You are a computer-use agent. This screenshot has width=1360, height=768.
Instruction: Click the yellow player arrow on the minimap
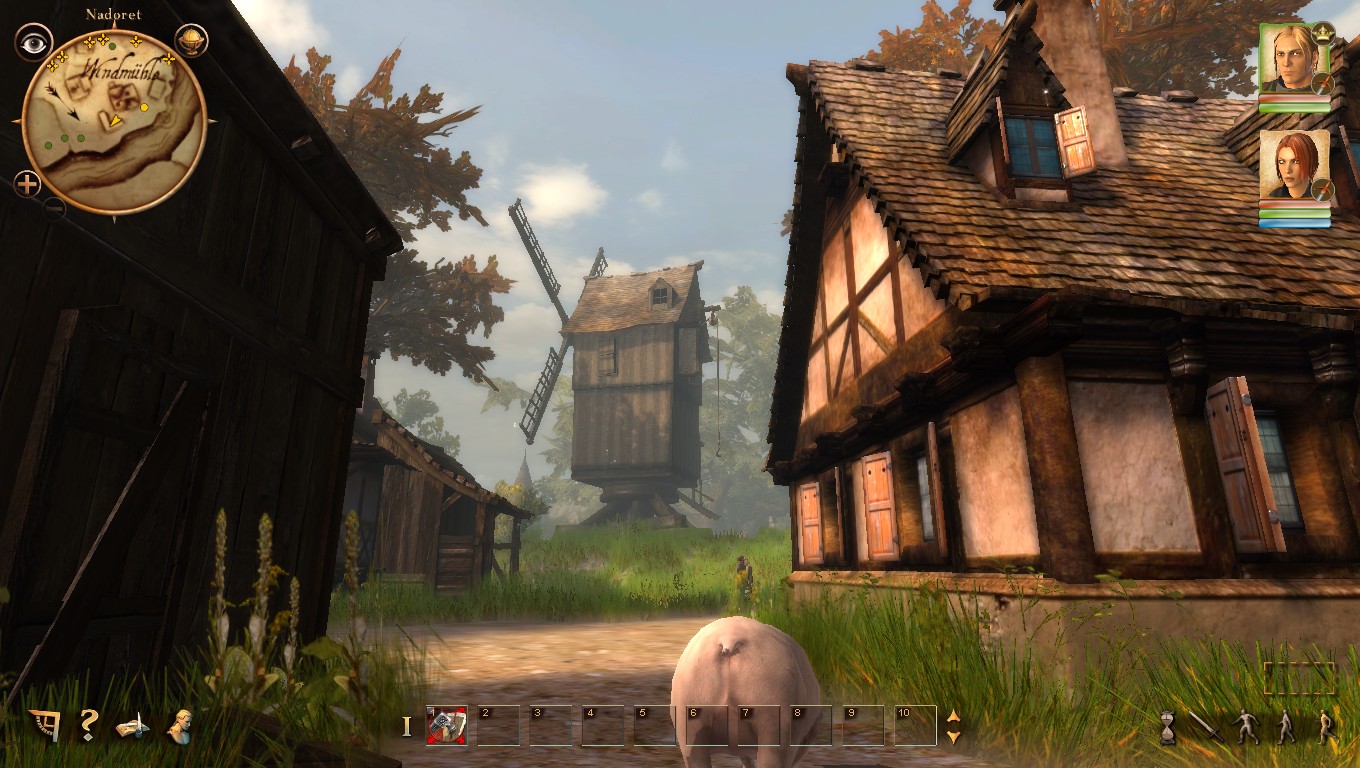(115, 120)
